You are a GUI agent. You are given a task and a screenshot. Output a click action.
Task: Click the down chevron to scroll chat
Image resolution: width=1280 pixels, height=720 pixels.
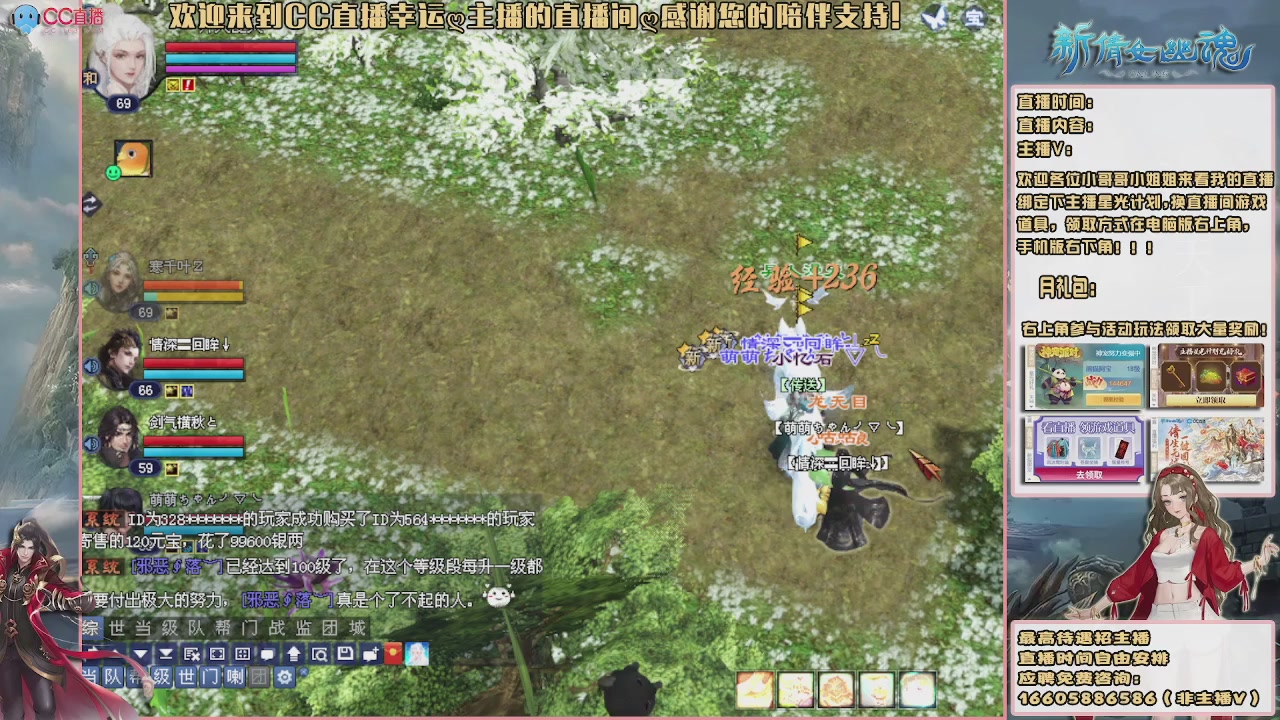click(x=139, y=654)
